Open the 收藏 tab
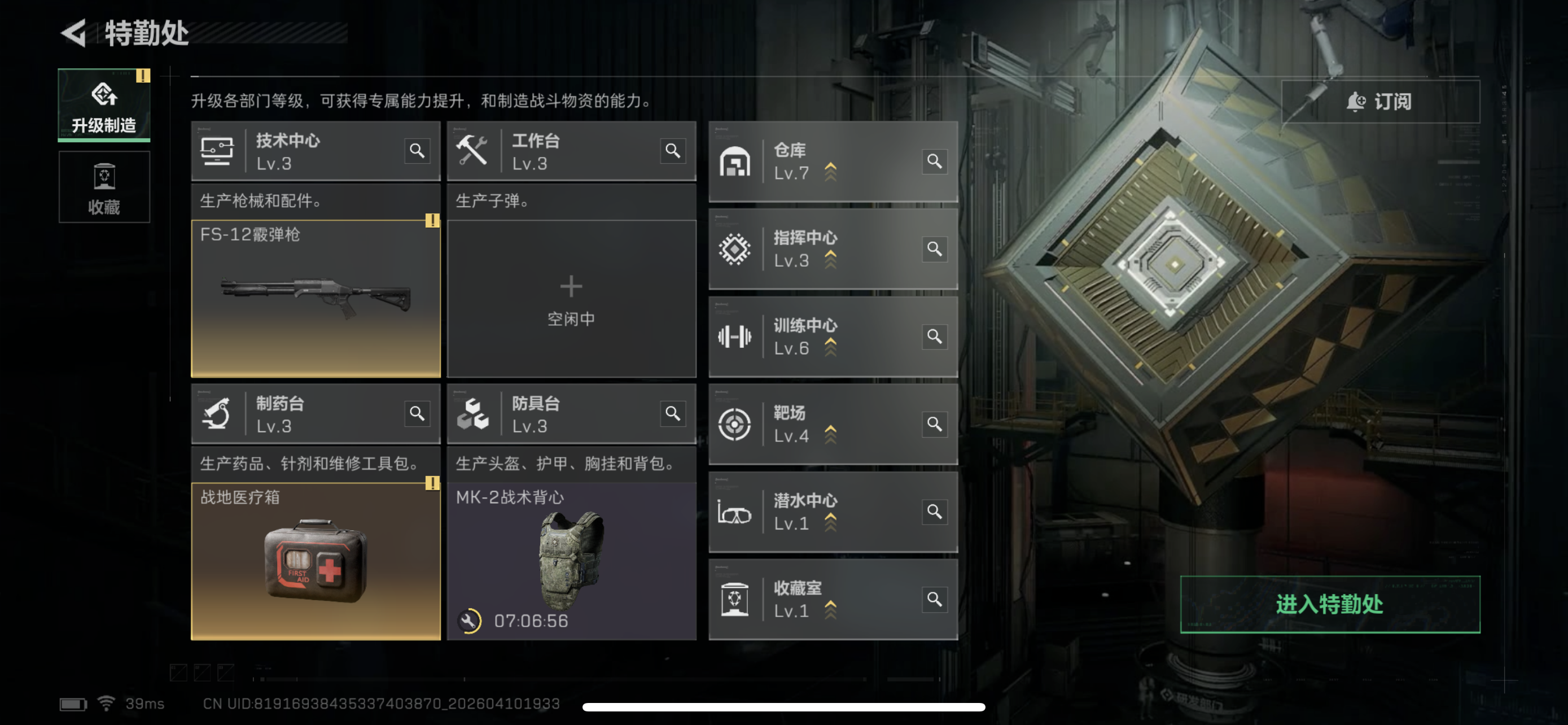The image size is (1568, 725). (x=104, y=187)
